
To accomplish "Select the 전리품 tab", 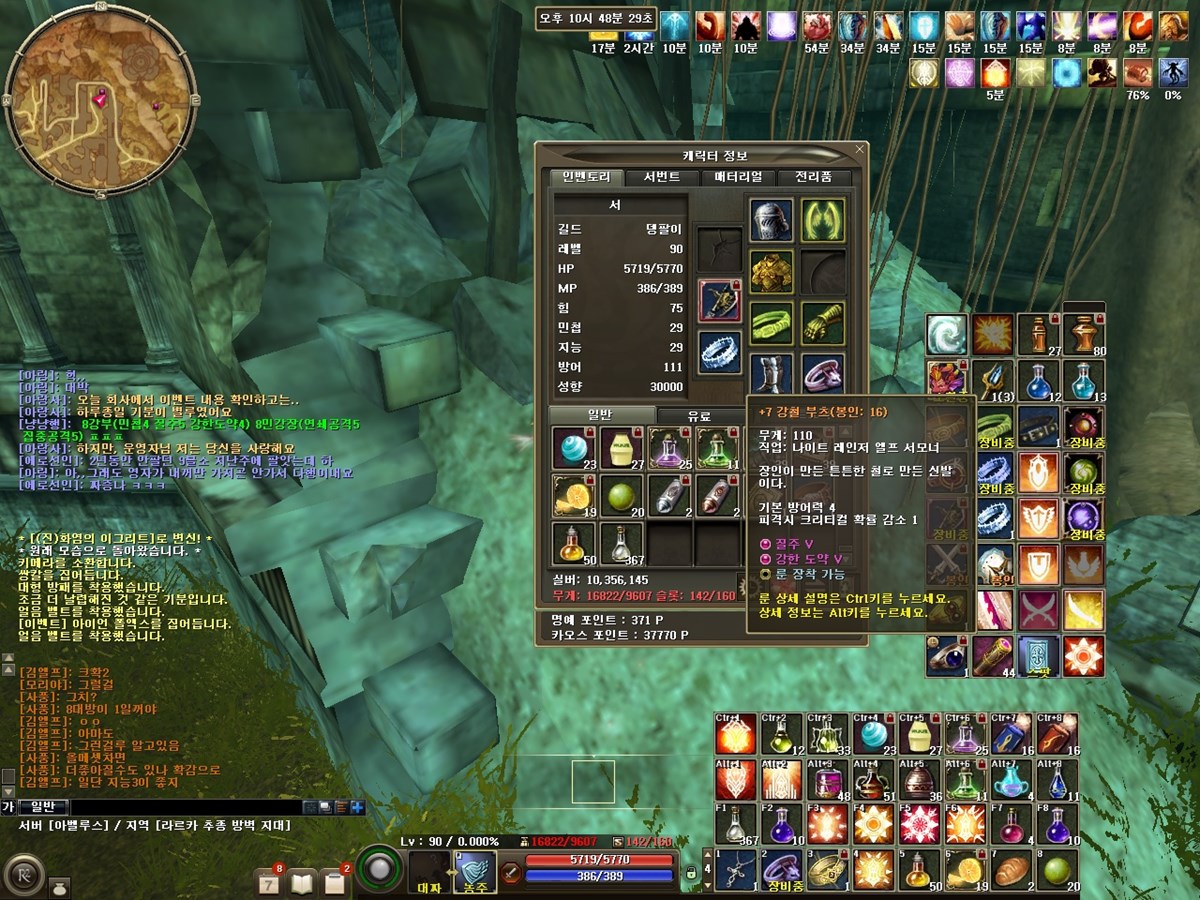I will point(812,177).
